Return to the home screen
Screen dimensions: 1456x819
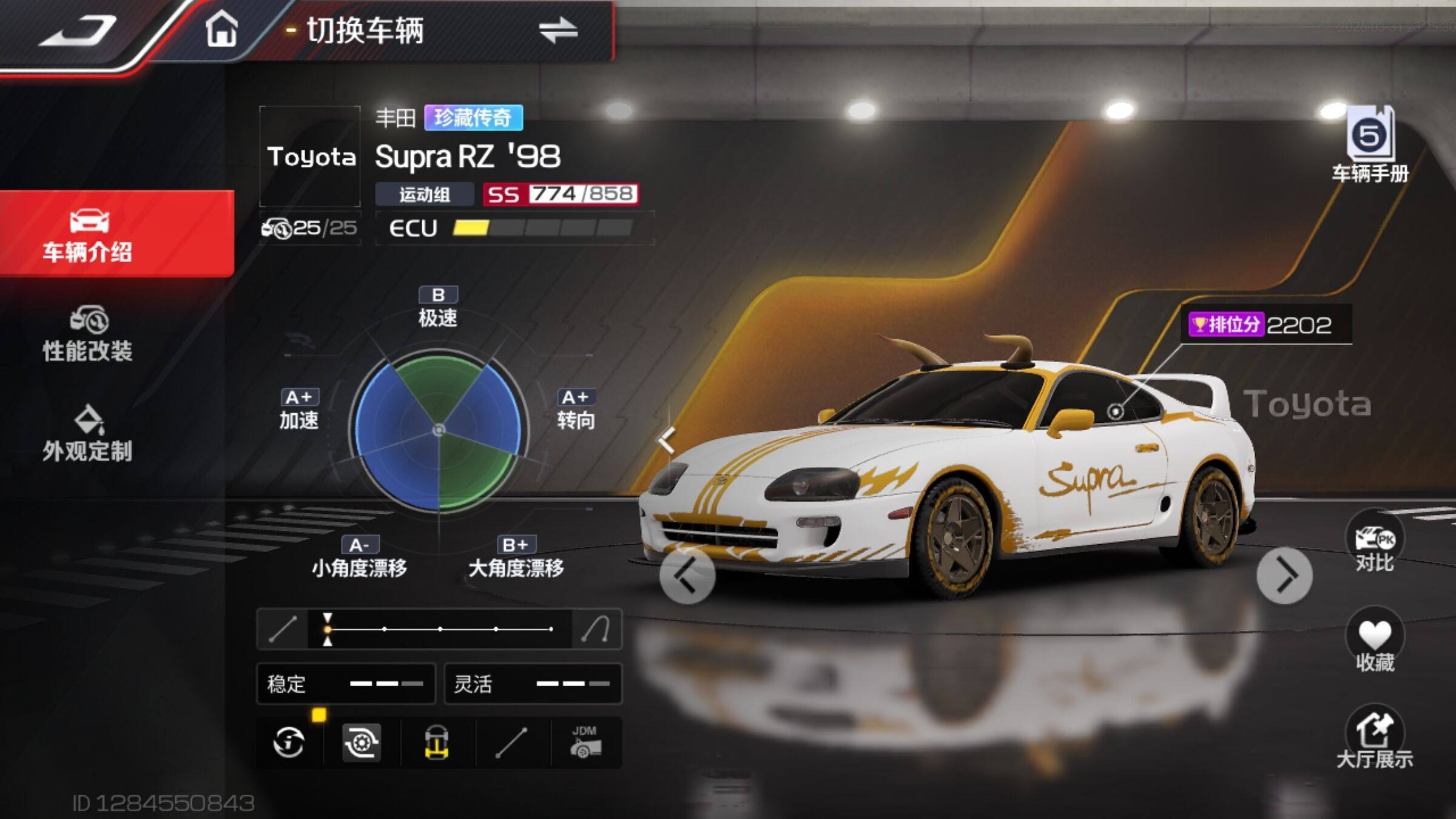pos(221,30)
